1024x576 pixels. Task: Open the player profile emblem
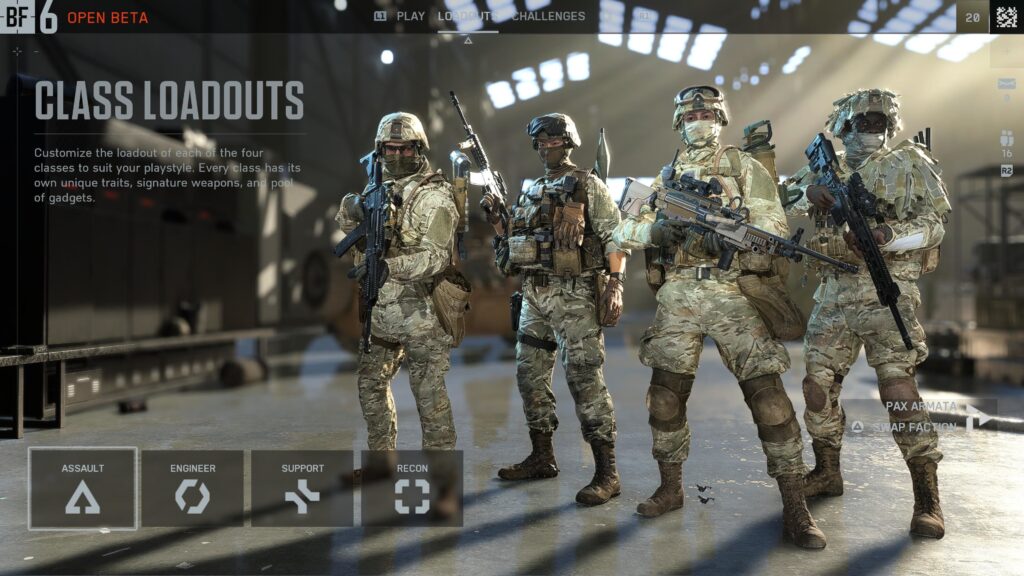tap(1005, 16)
